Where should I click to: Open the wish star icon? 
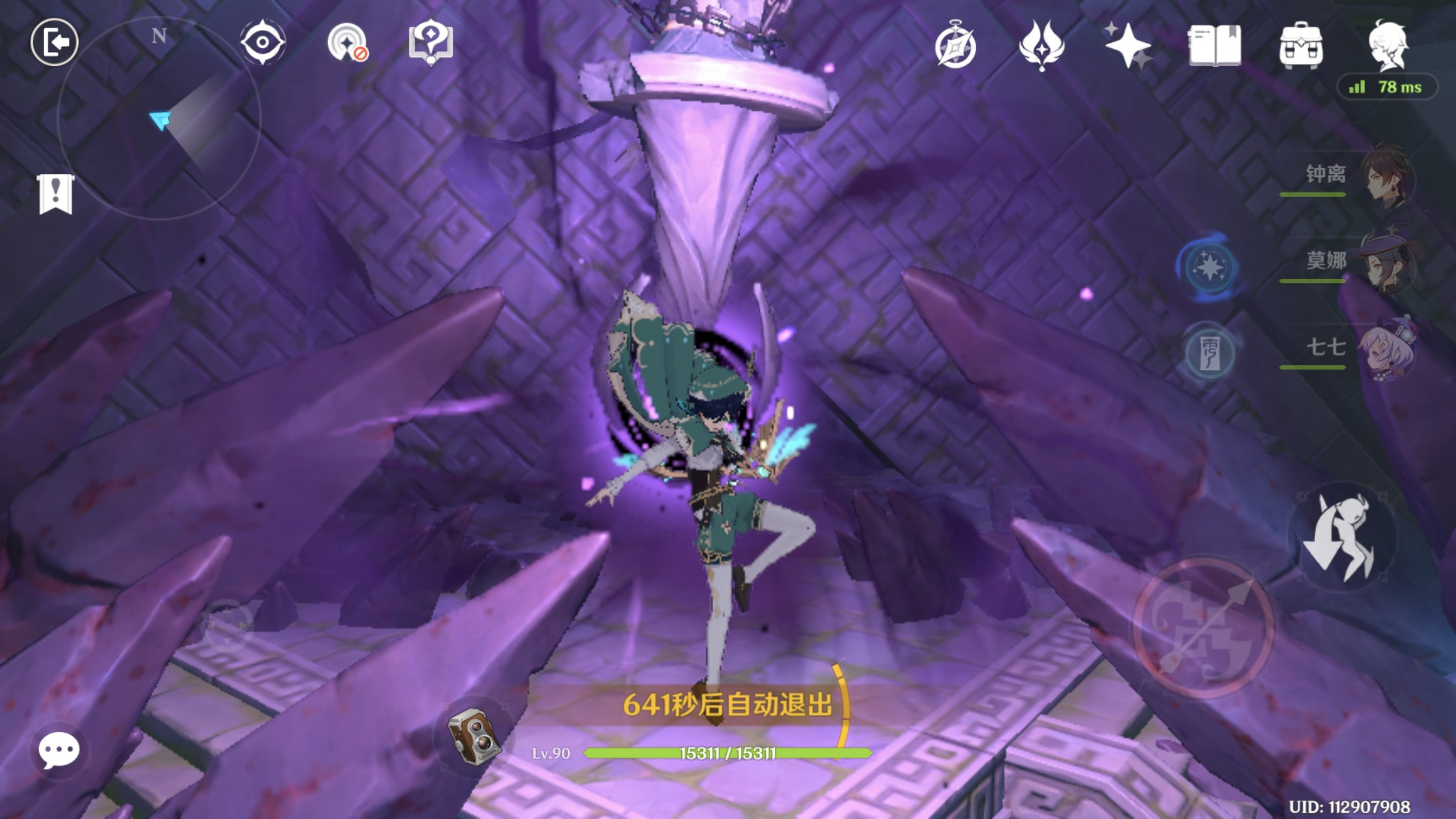1127,46
